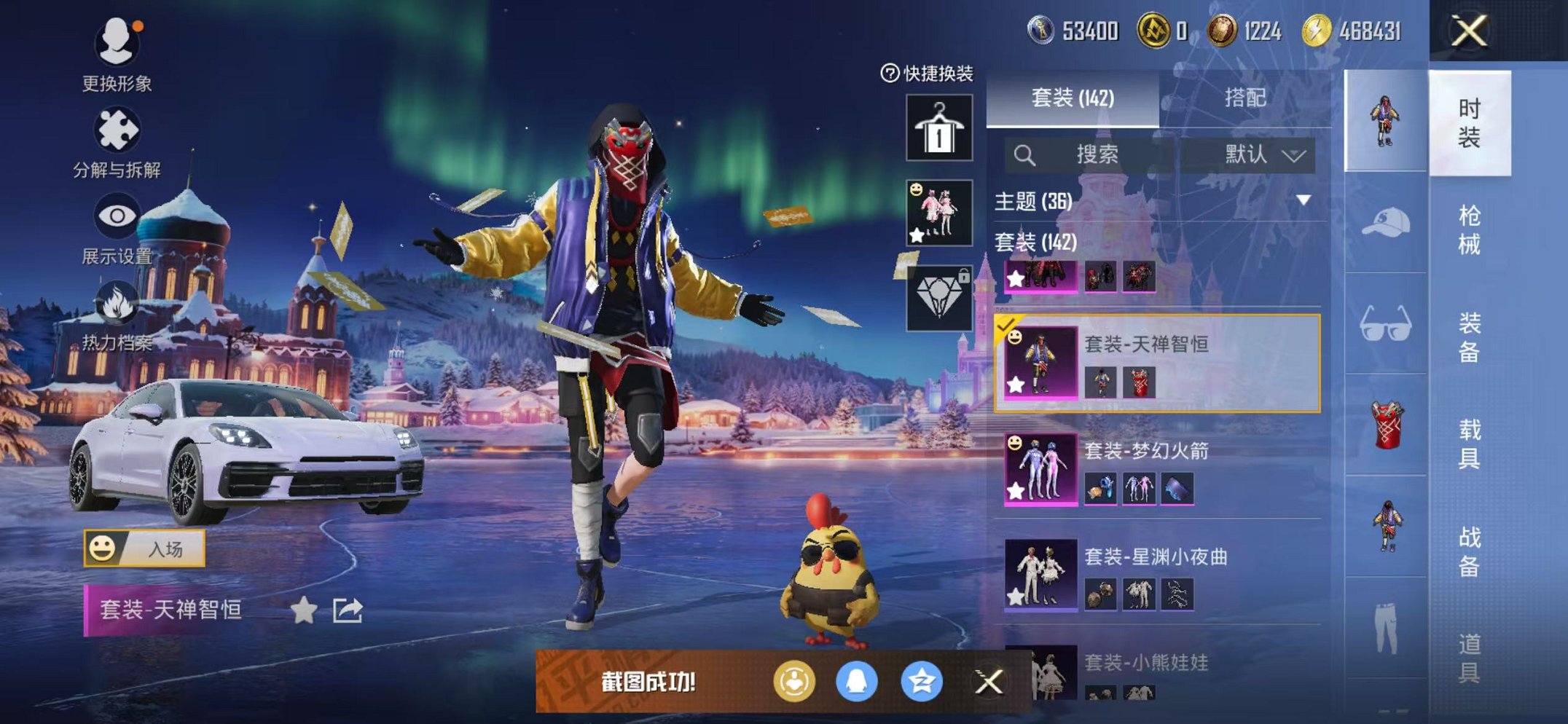Open 展示设置 display settings
Viewport: 1568px width, 724px height.
coord(117,216)
